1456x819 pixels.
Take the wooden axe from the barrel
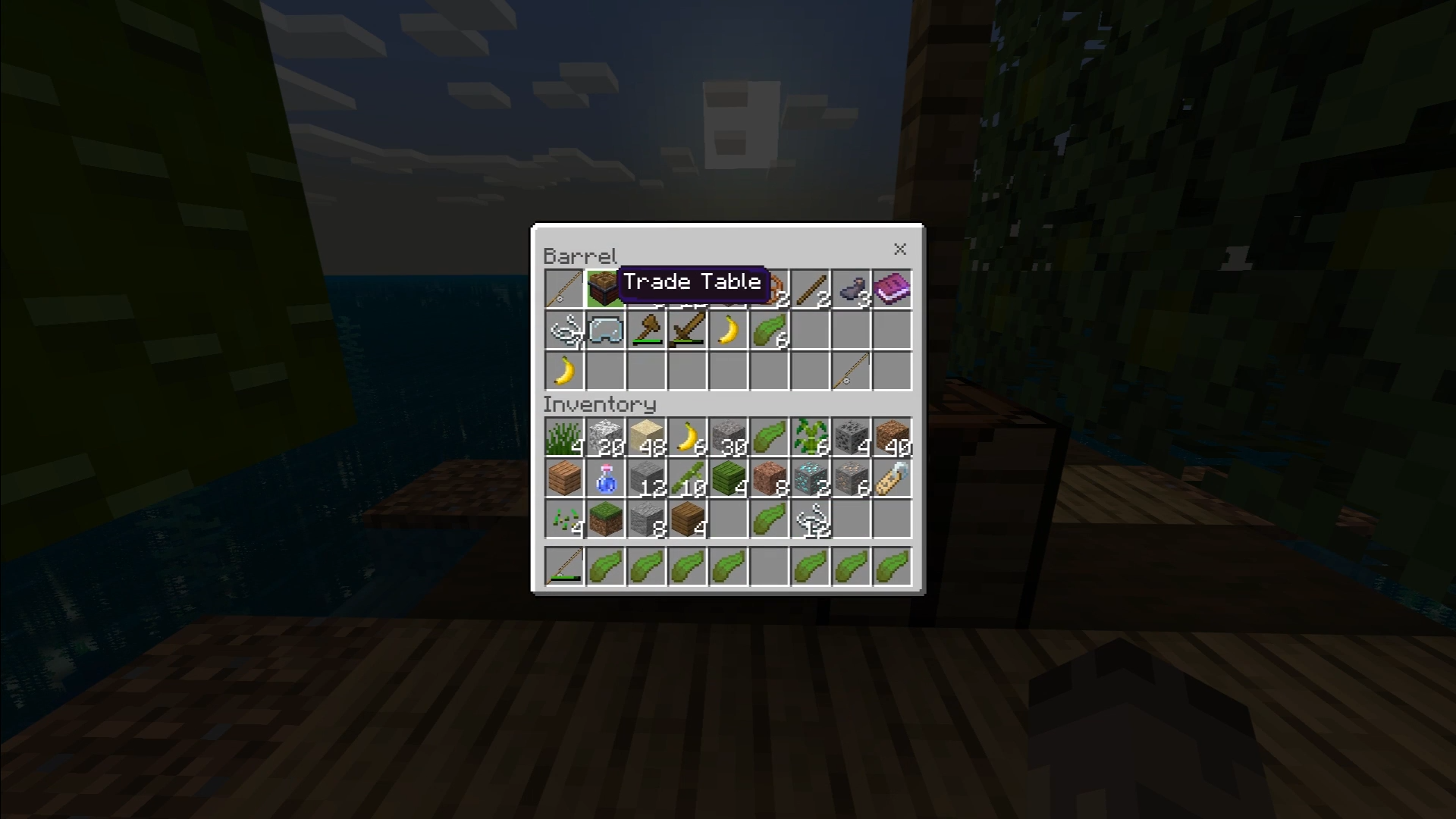646,331
